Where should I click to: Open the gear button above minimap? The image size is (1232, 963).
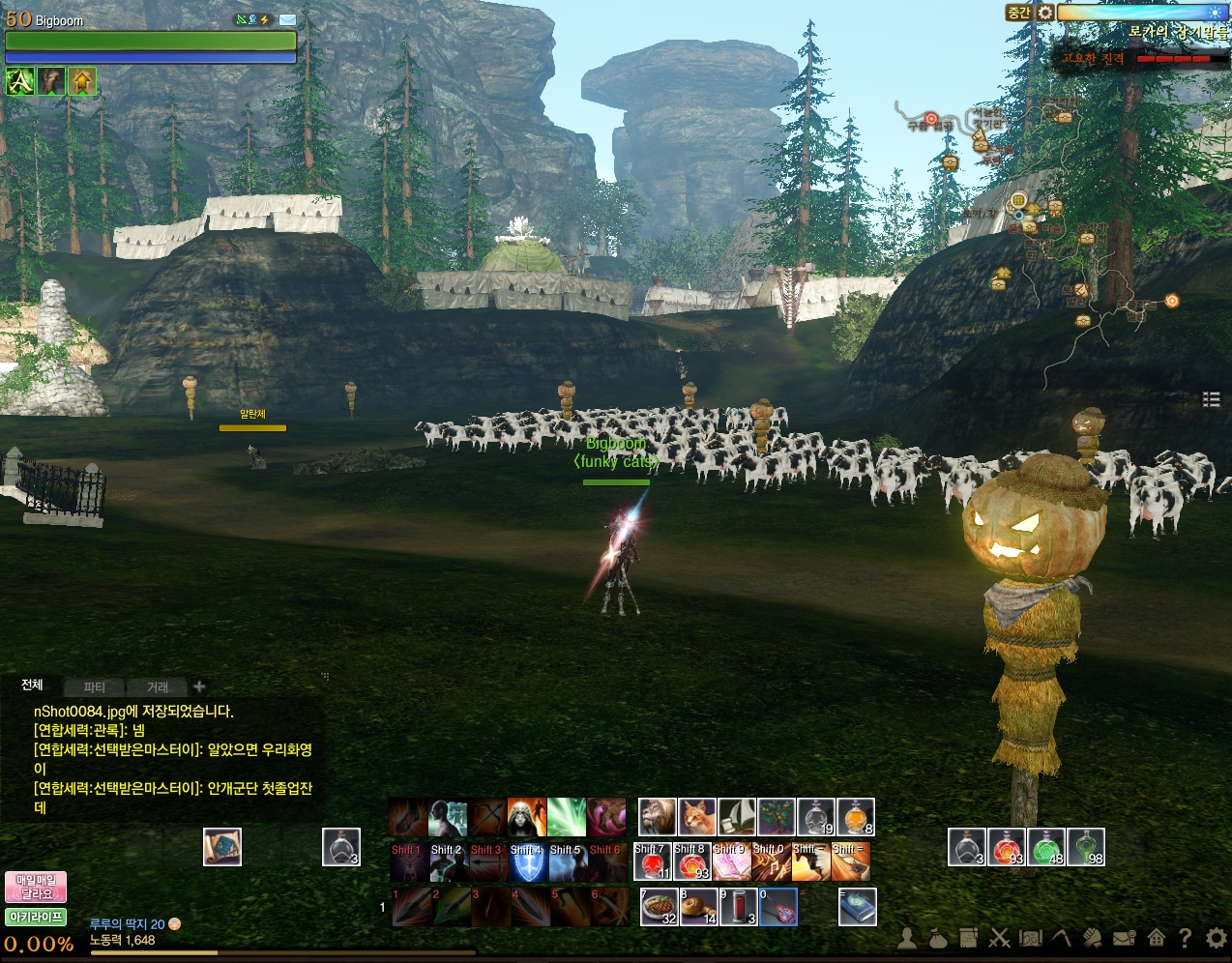[x=1044, y=13]
